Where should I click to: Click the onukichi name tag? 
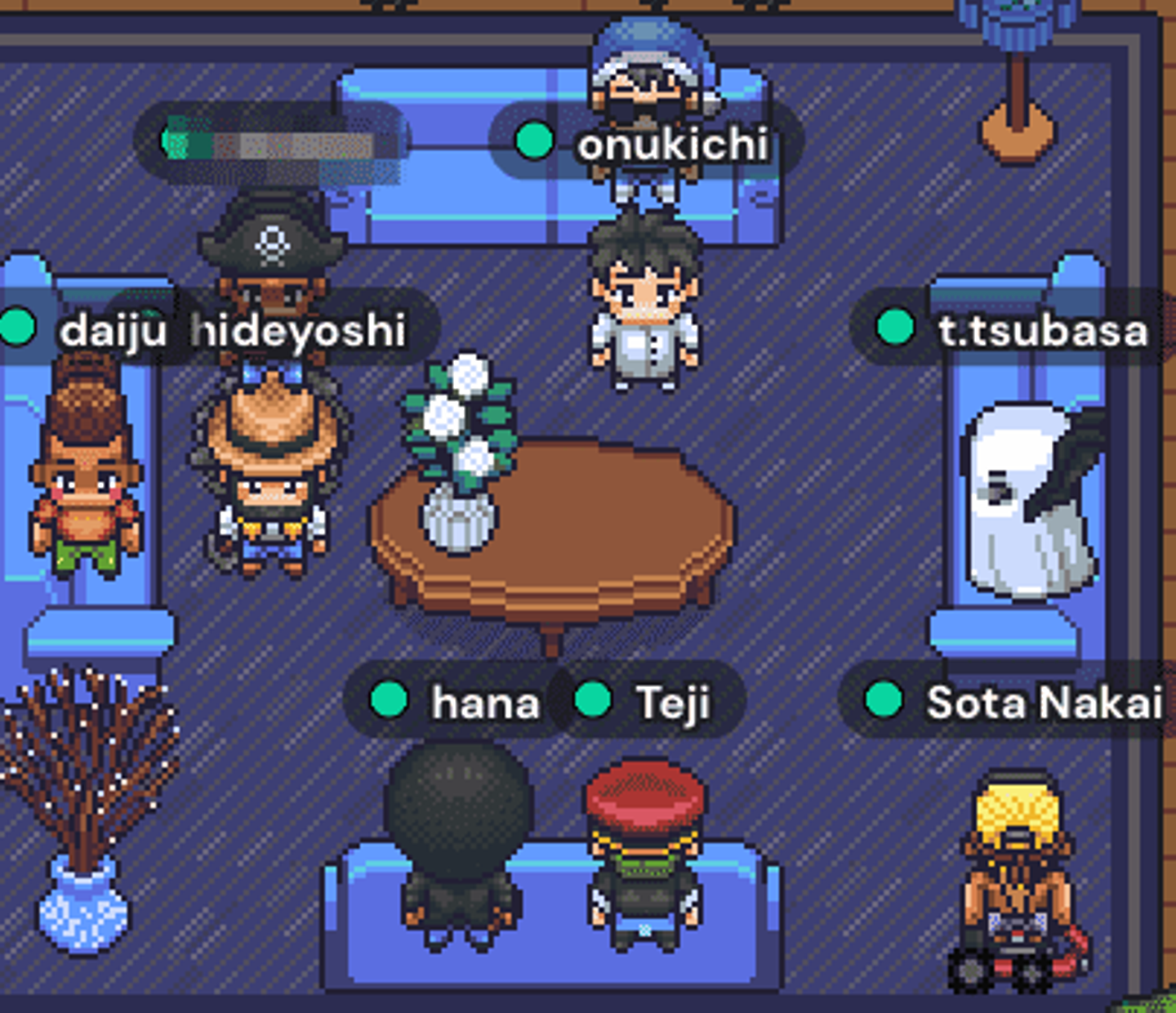tap(671, 145)
